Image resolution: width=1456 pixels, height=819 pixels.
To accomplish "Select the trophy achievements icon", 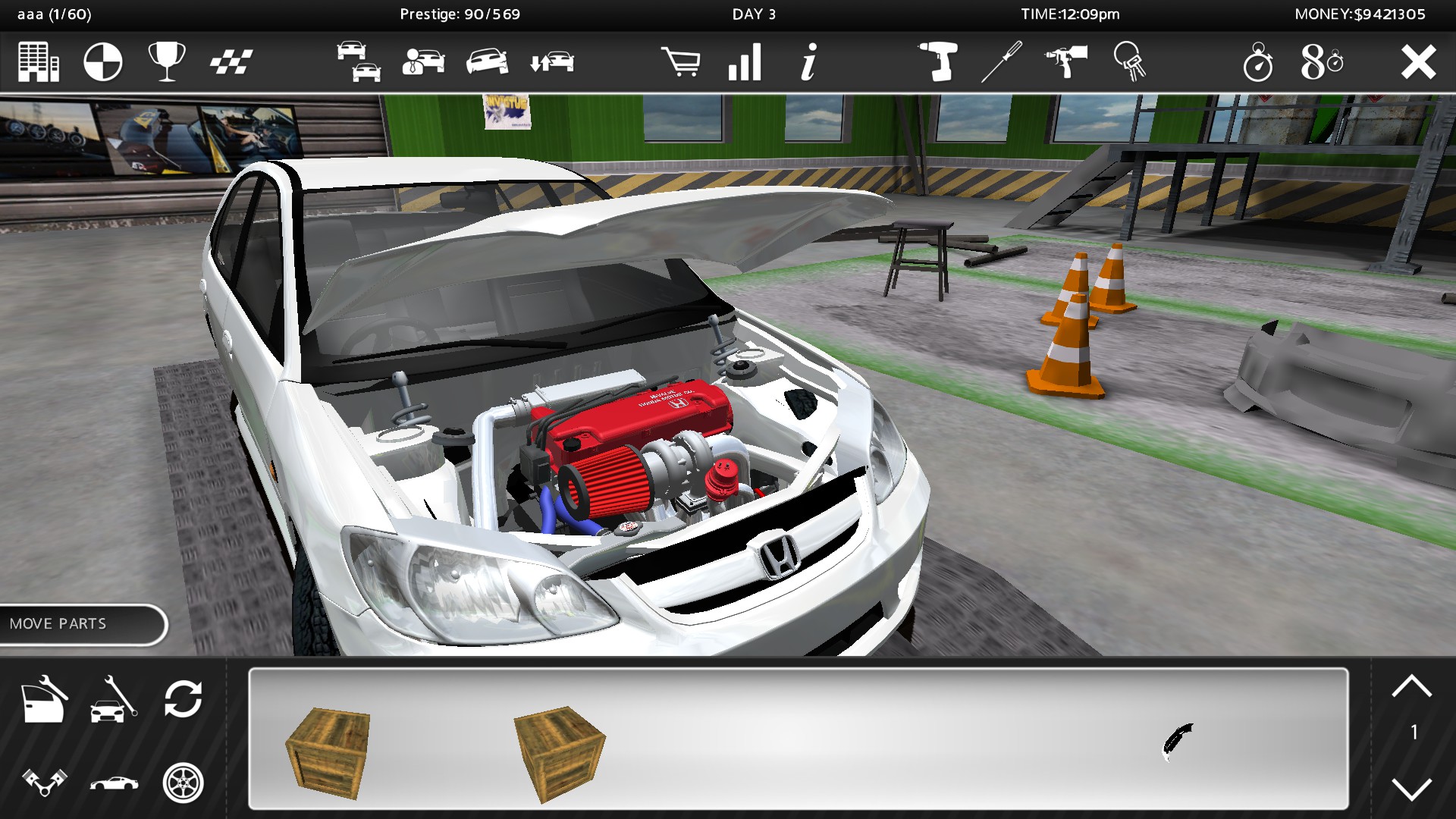I will click(165, 63).
